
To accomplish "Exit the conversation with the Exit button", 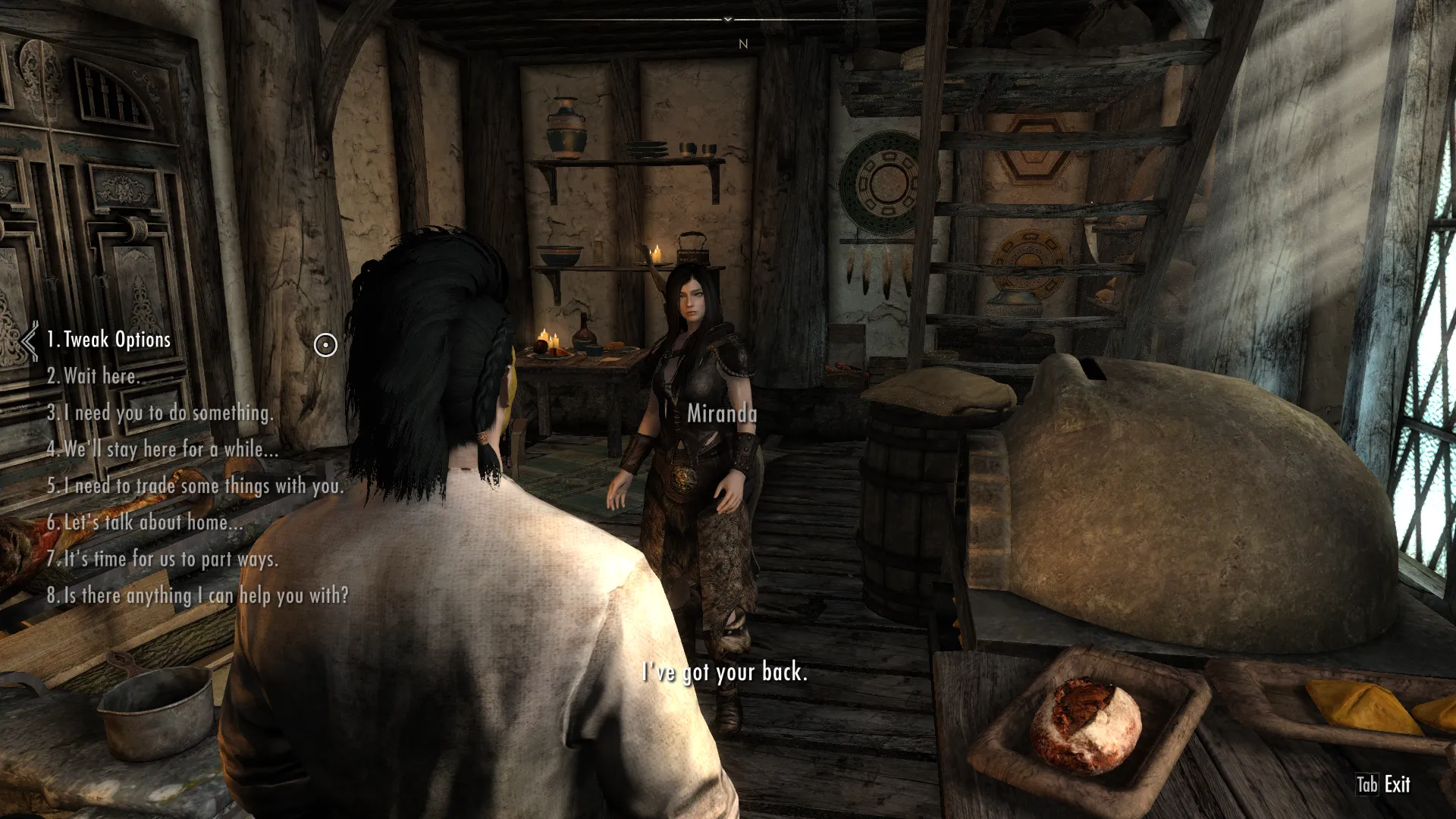I will [1384, 784].
